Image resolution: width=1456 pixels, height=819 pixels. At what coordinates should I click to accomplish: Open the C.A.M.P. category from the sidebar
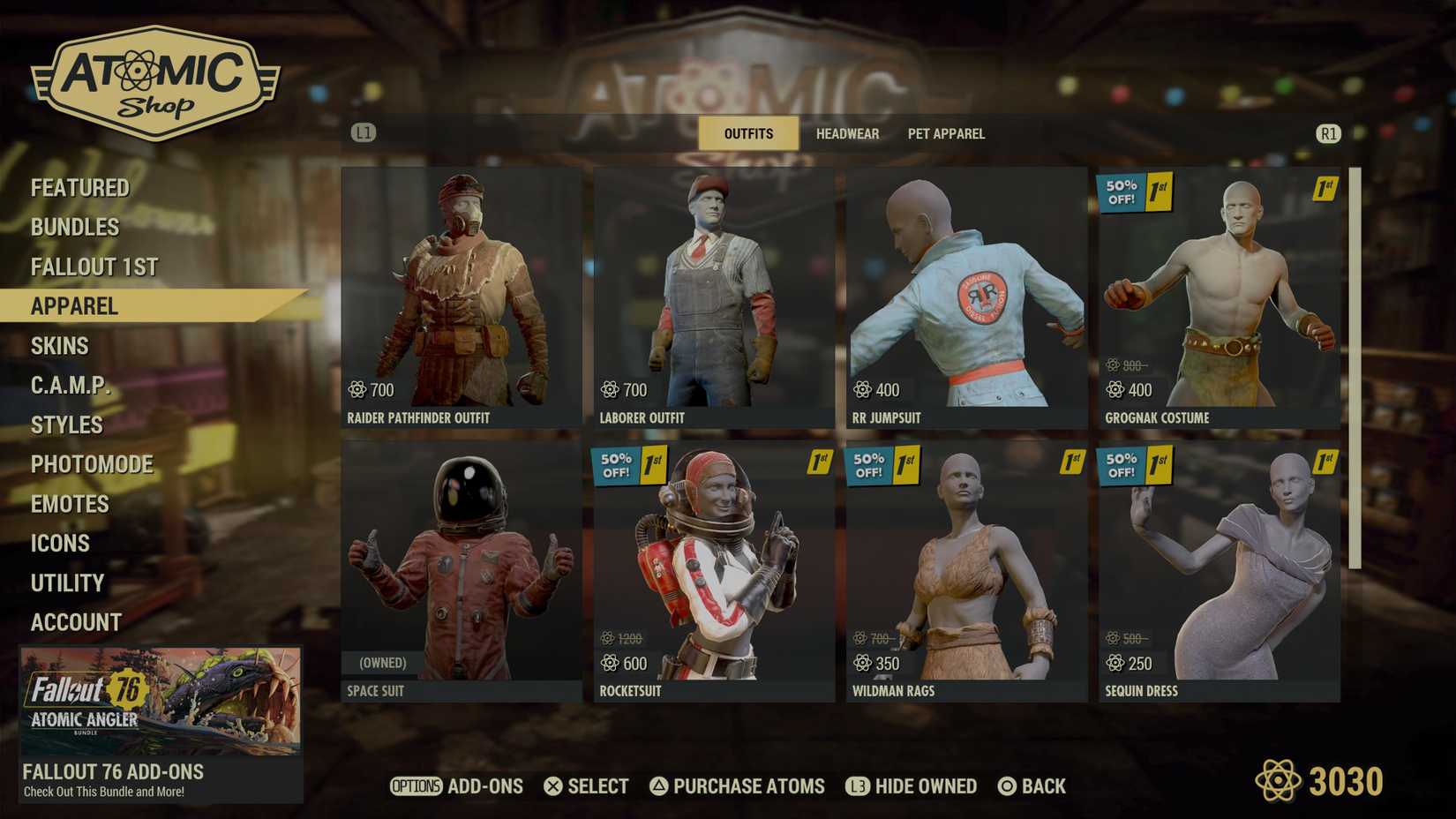(x=71, y=385)
